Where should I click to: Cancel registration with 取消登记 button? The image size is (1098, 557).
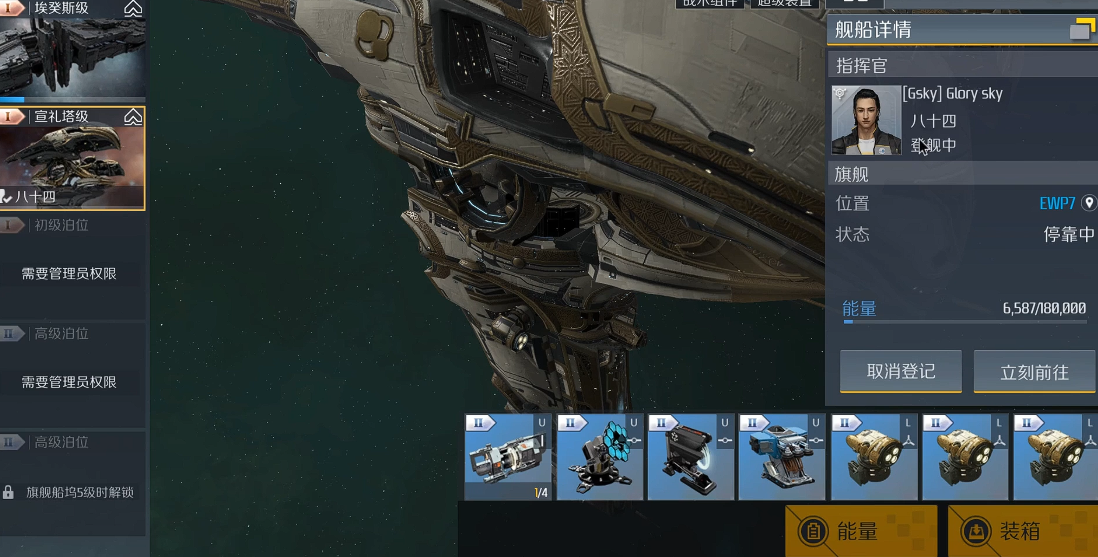tap(900, 371)
